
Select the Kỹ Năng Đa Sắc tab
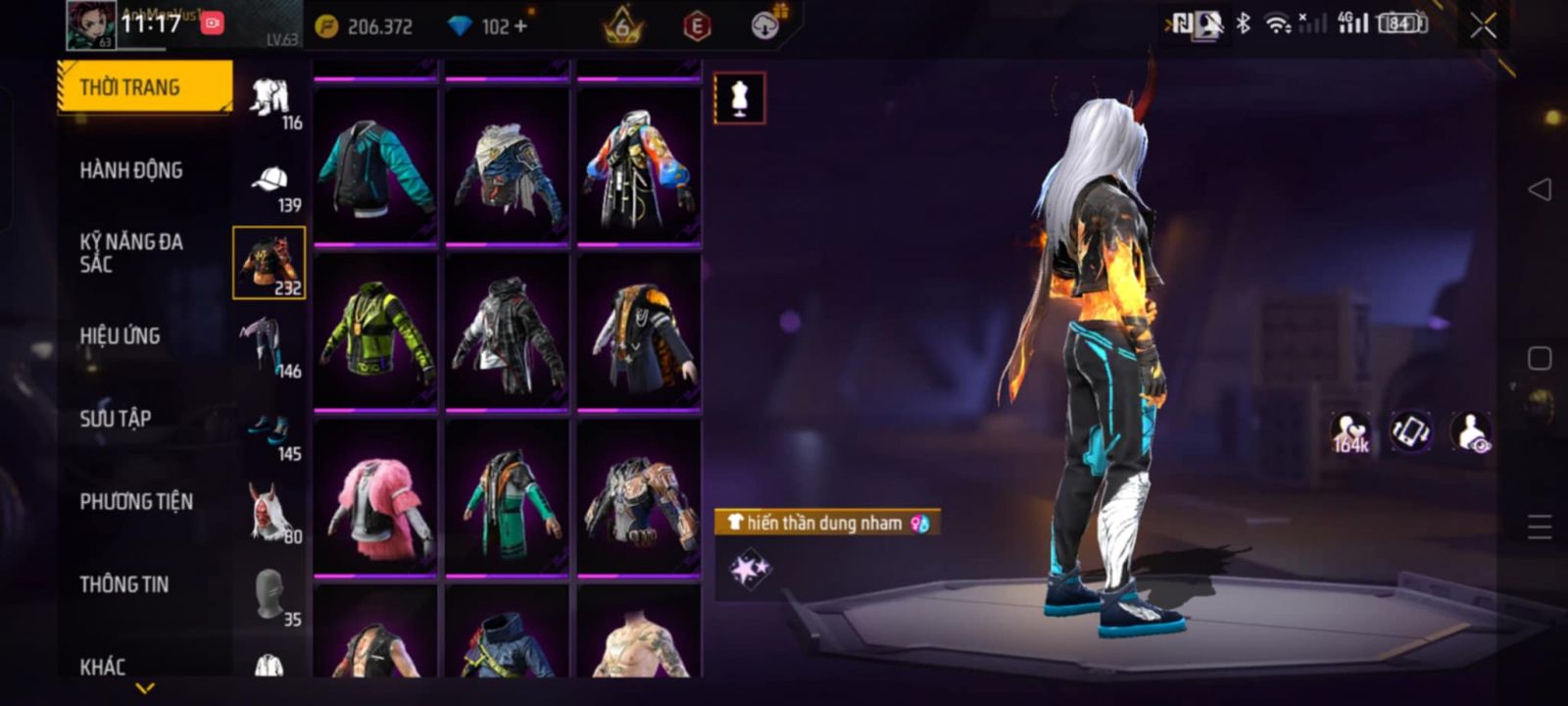[x=131, y=253]
